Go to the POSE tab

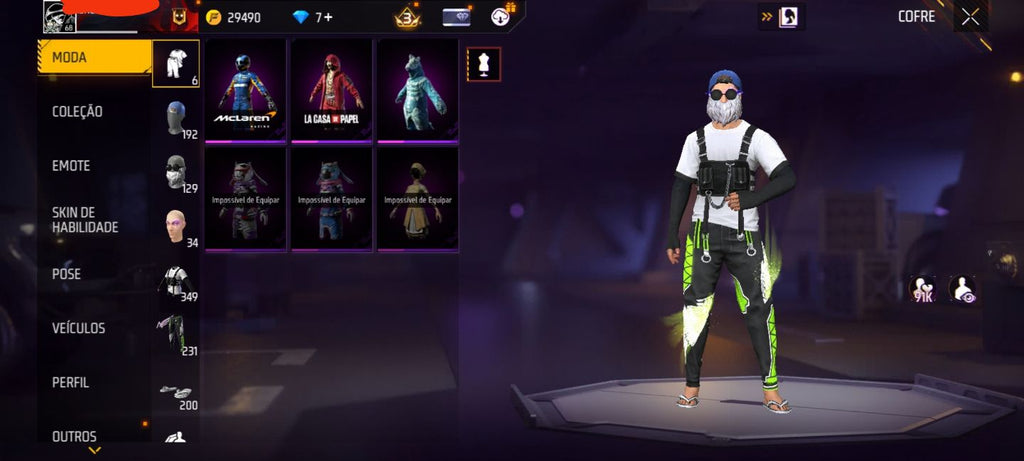pyautogui.click(x=67, y=274)
